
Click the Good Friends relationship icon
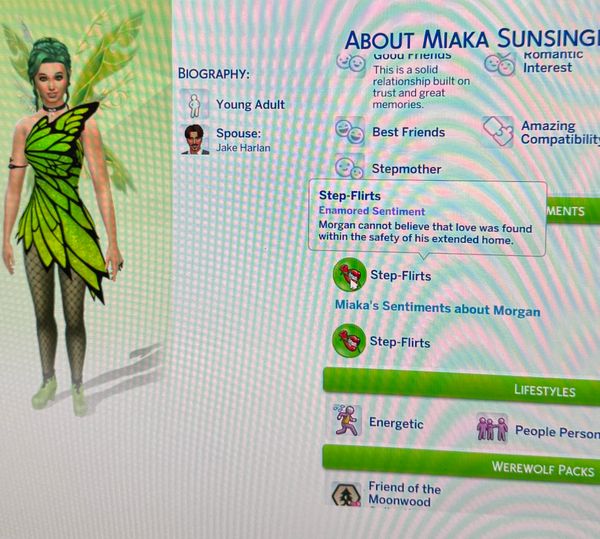click(x=350, y=62)
